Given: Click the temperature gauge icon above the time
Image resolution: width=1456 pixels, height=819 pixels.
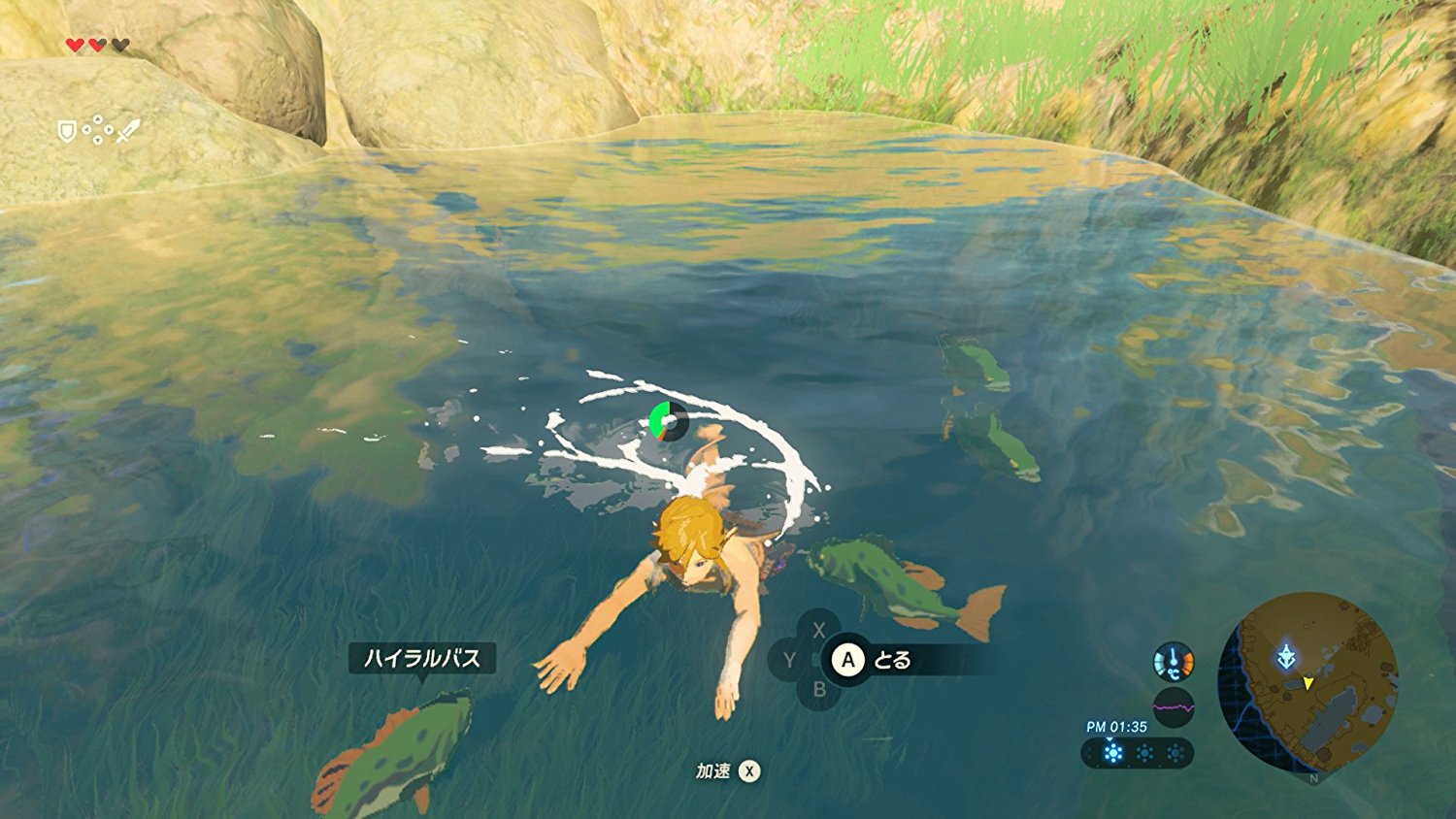Looking at the screenshot, I should click(1174, 660).
